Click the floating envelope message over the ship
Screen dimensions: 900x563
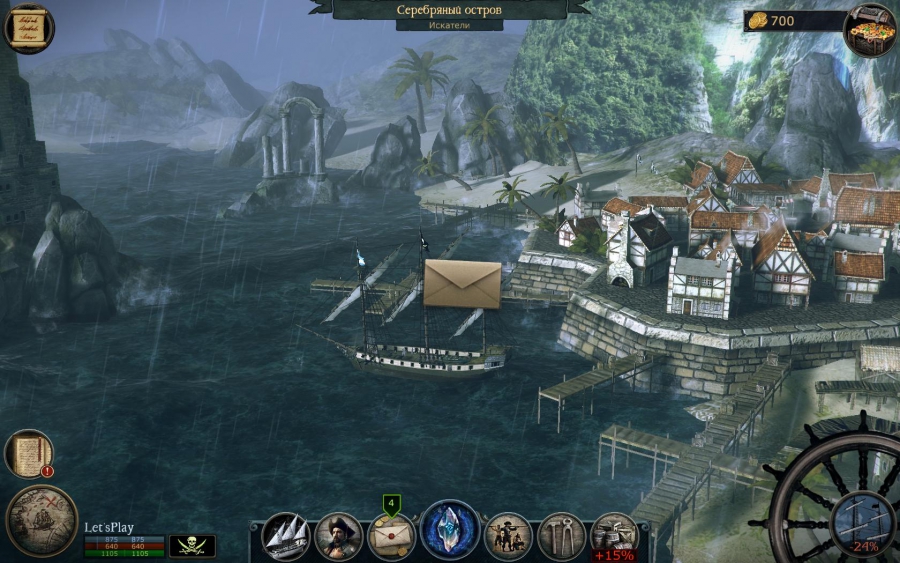[462, 284]
